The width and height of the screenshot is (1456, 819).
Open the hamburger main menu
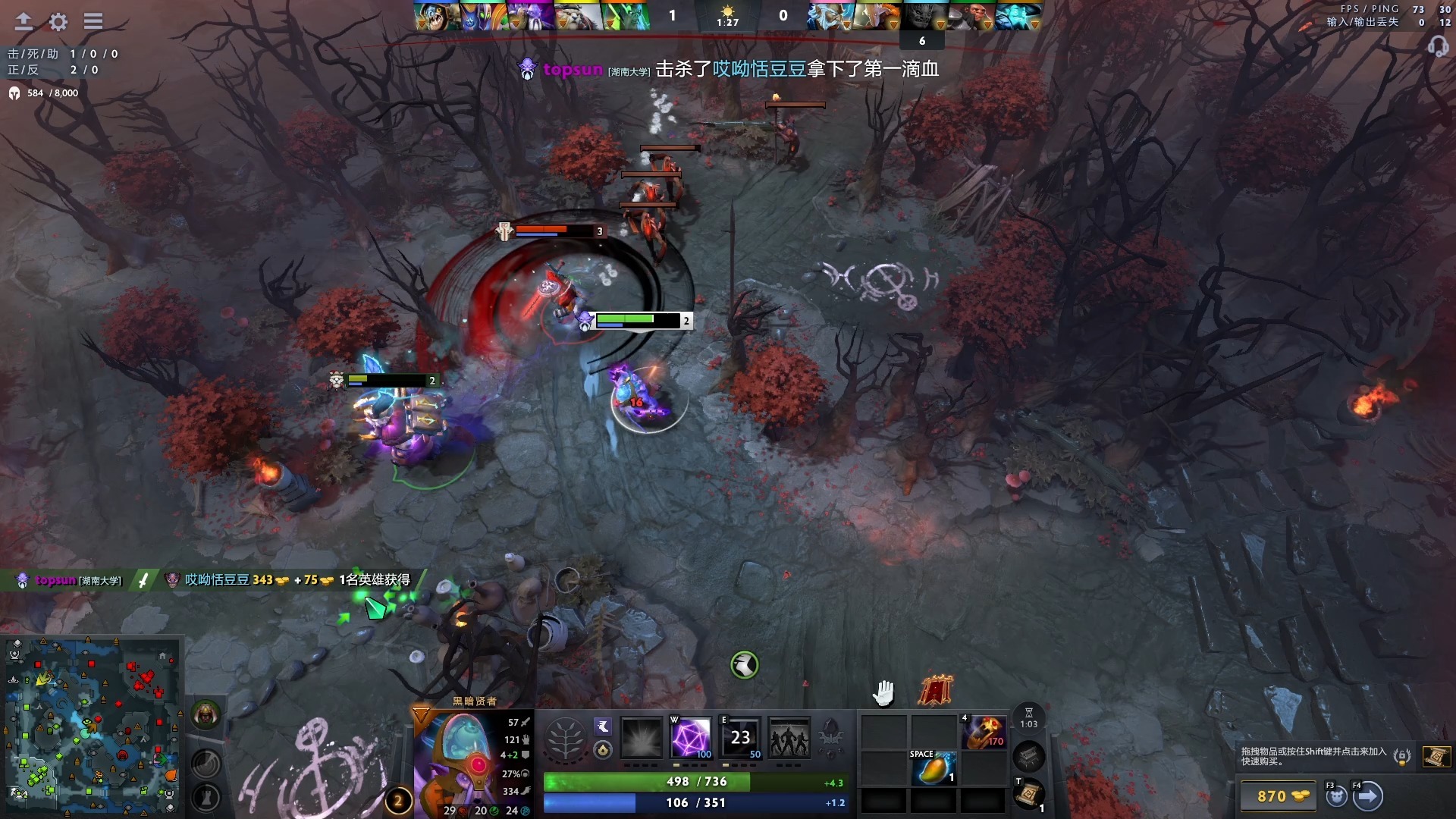coord(93,22)
